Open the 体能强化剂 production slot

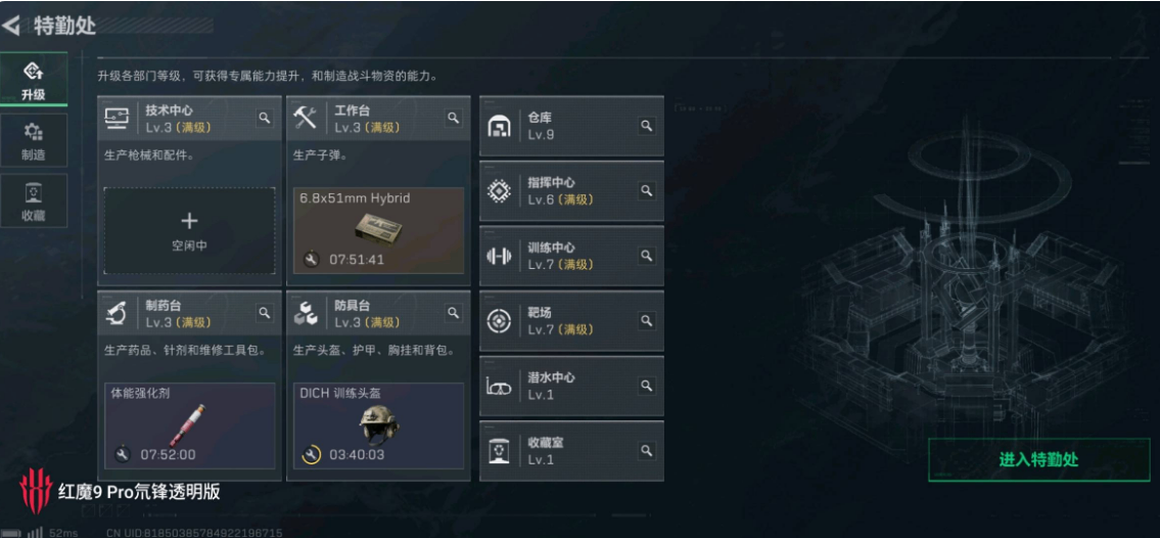pyautogui.click(x=189, y=425)
